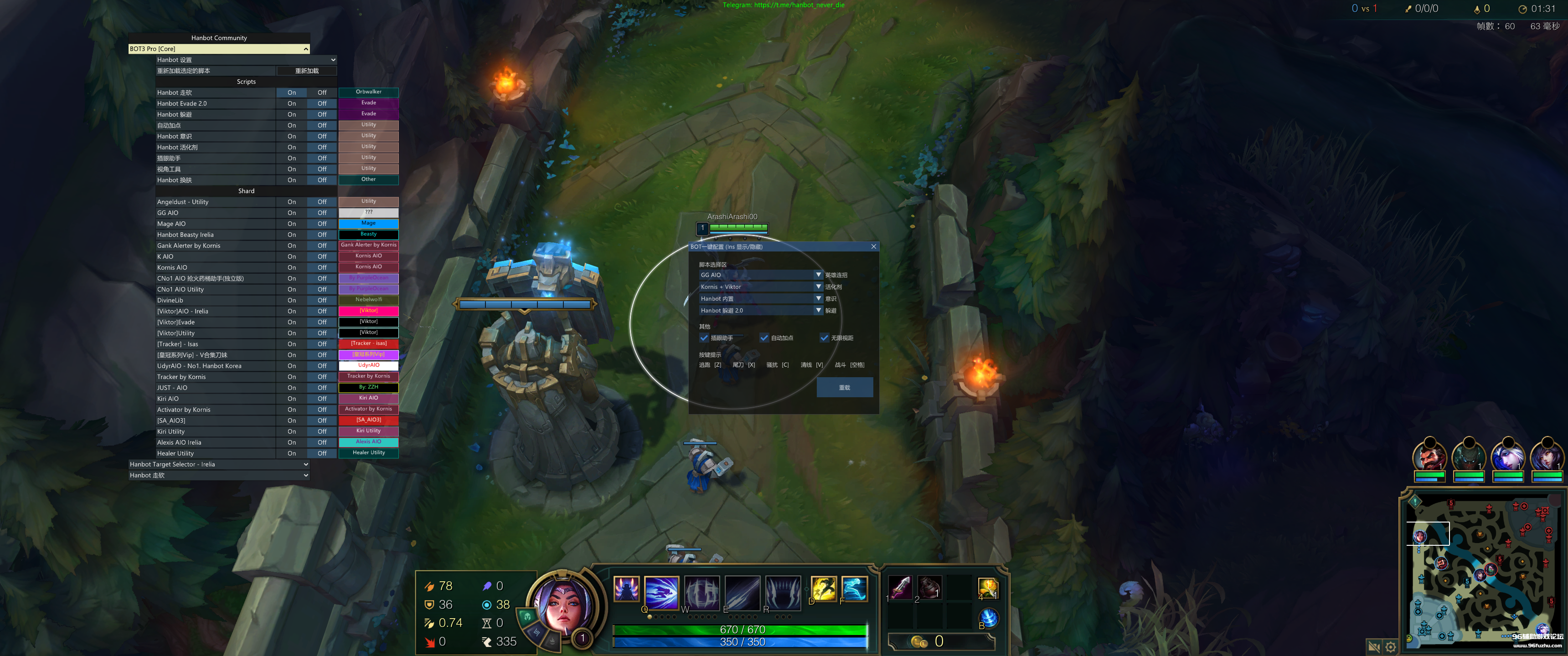The width and height of the screenshot is (1568, 656).
Task: Activate the Q ability icon
Action: [661, 591]
